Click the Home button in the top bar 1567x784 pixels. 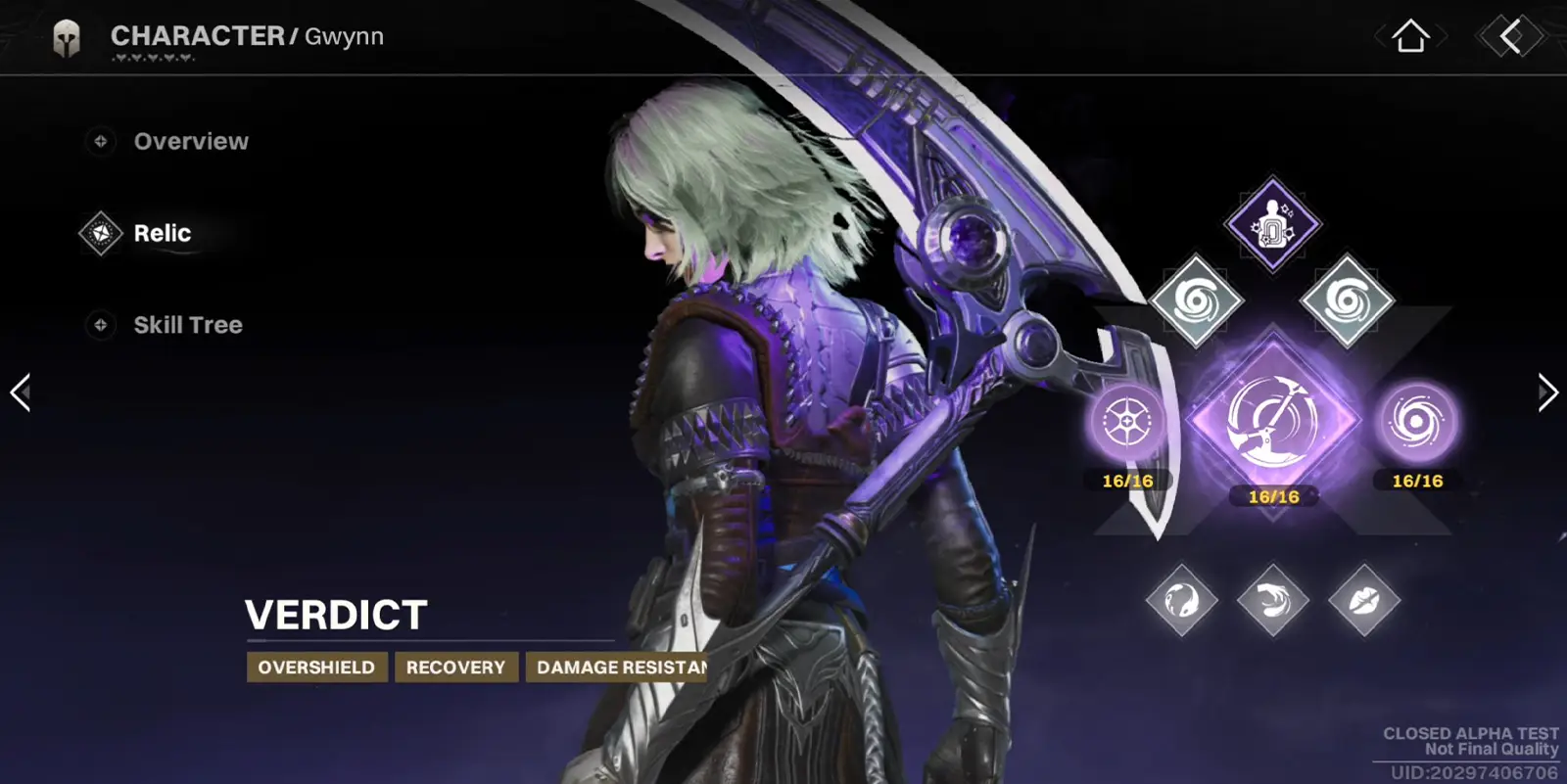[1410, 37]
